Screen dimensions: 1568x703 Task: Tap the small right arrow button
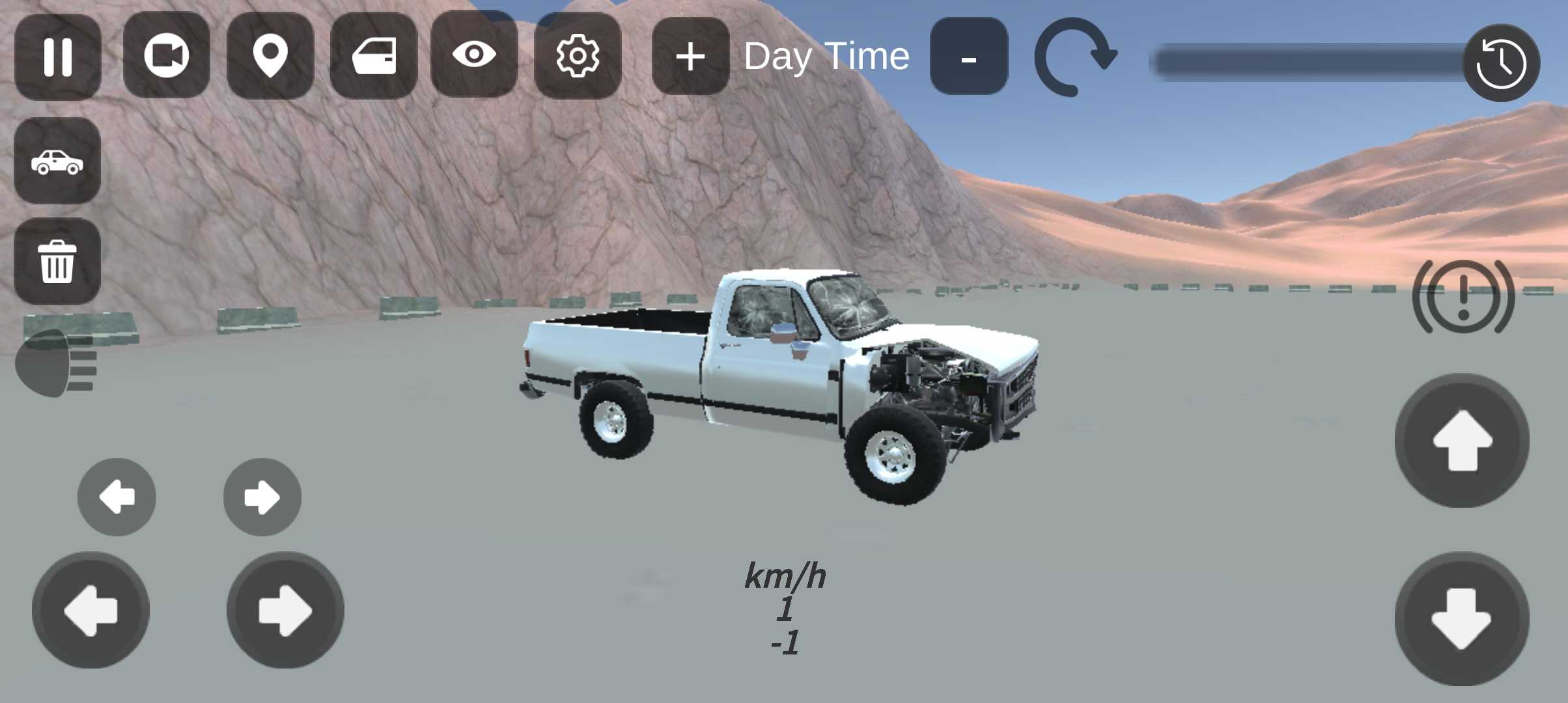tap(262, 497)
